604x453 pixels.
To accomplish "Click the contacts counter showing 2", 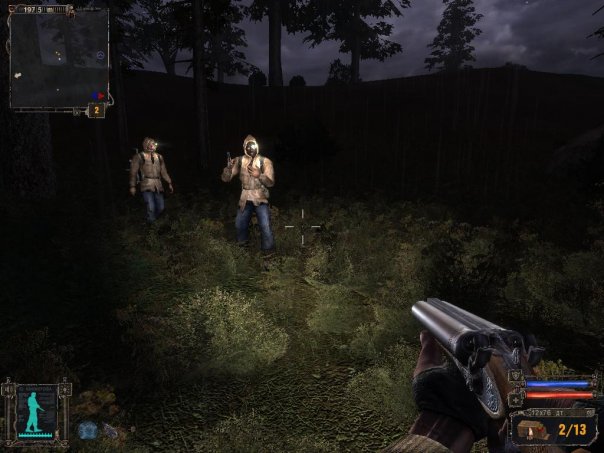I will (96, 110).
